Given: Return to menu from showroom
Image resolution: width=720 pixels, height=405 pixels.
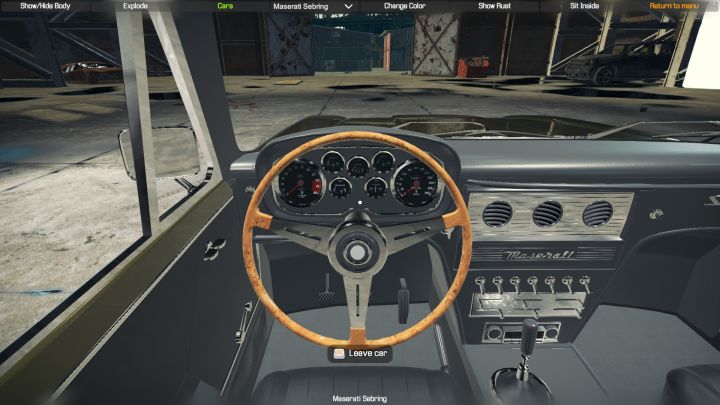Looking at the screenshot, I should [675, 6].
